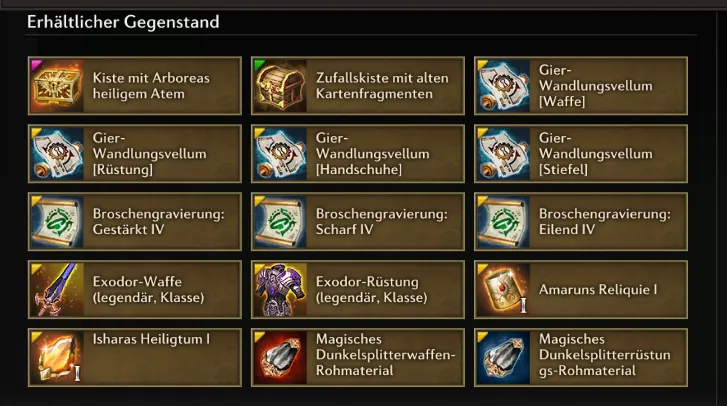Select the Gier-Wandlungsvellum [Rüstung] entry
Image resolution: width=727 pixels, height=406 pixels.
[x=135, y=154]
